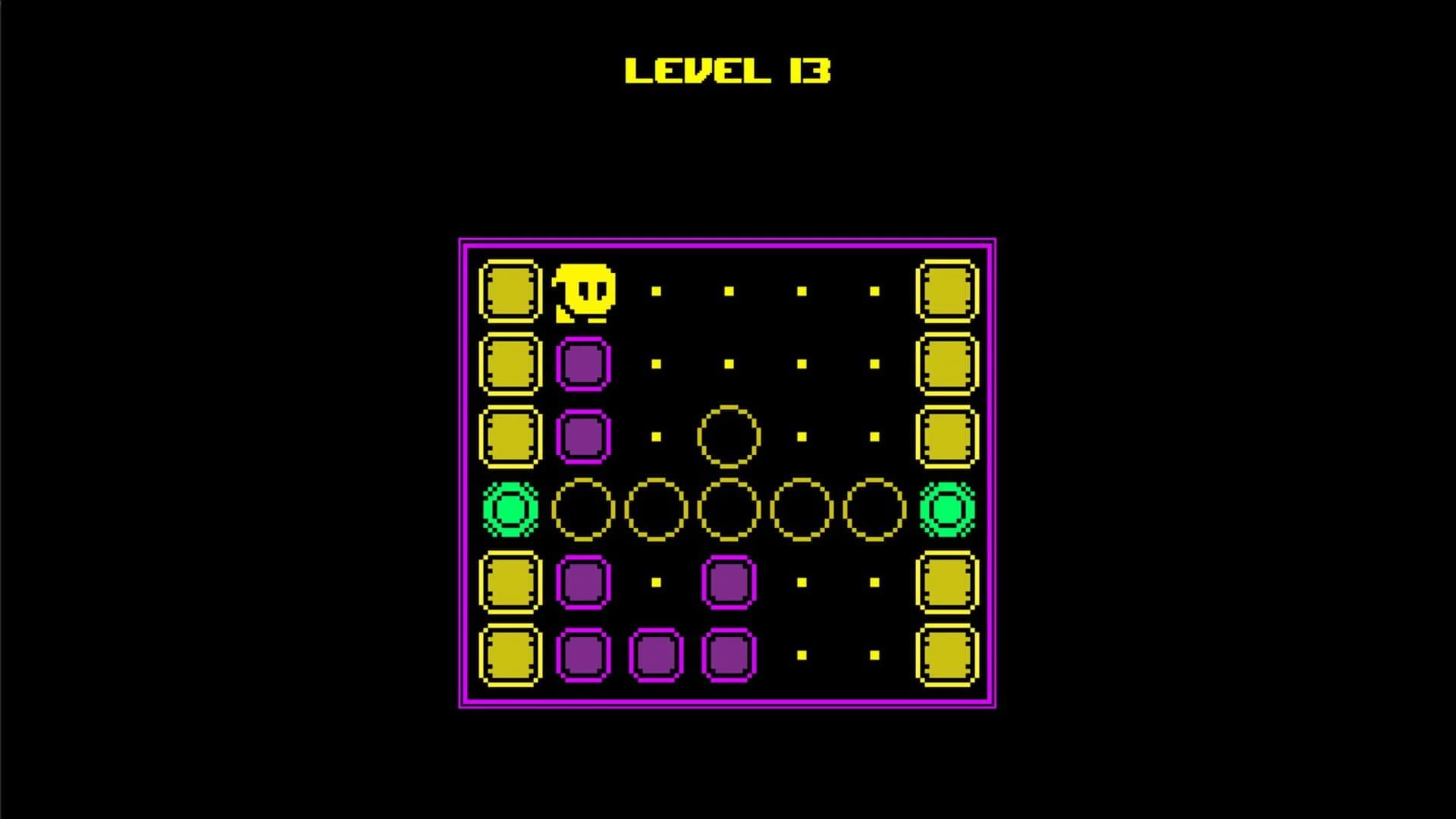This screenshot has height=819, width=1456.
Task: Click the bottom-left yellow crate tile
Action: (508, 656)
